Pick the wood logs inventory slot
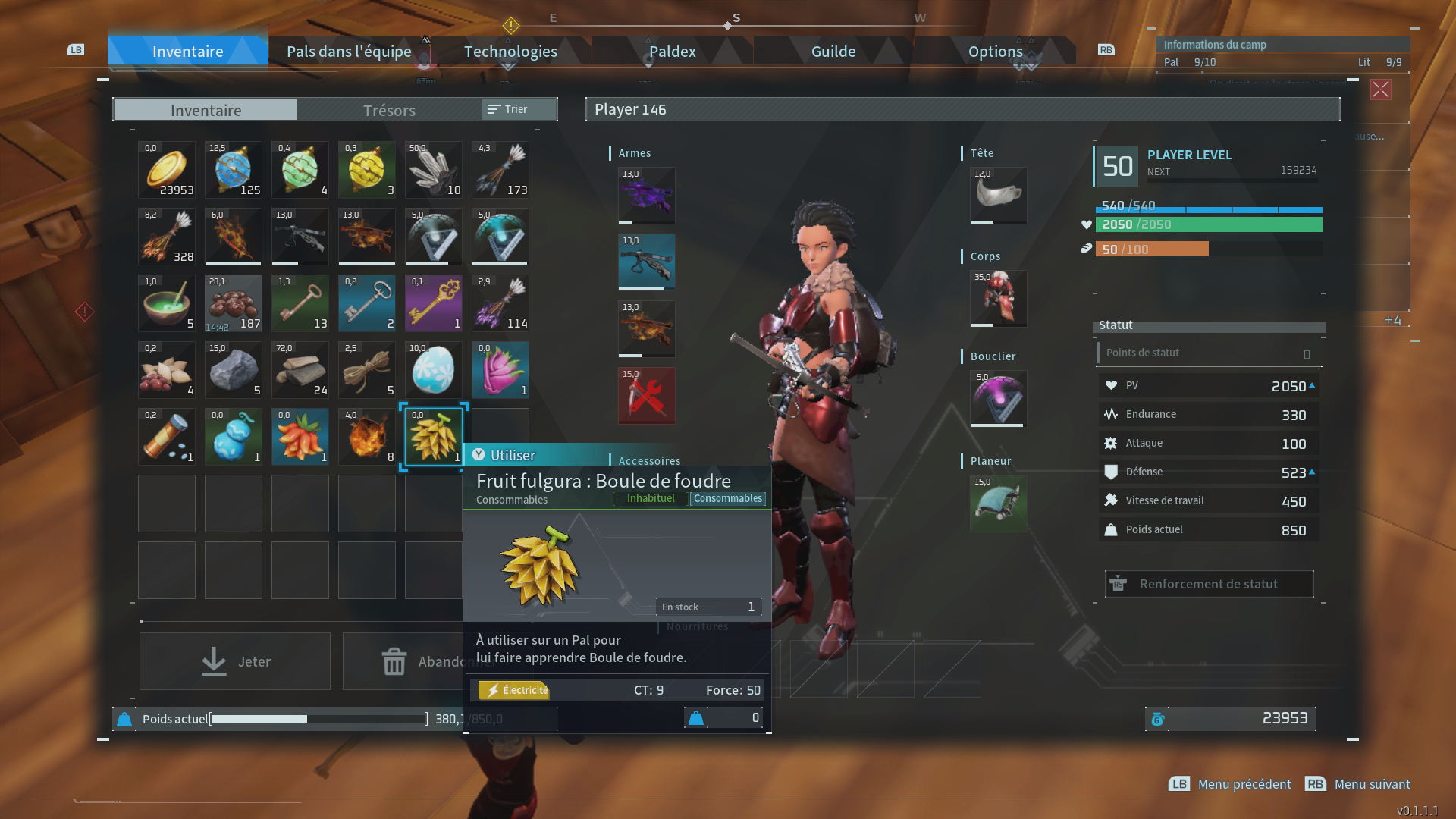The height and width of the screenshot is (819, 1456). (x=300, y=370)
